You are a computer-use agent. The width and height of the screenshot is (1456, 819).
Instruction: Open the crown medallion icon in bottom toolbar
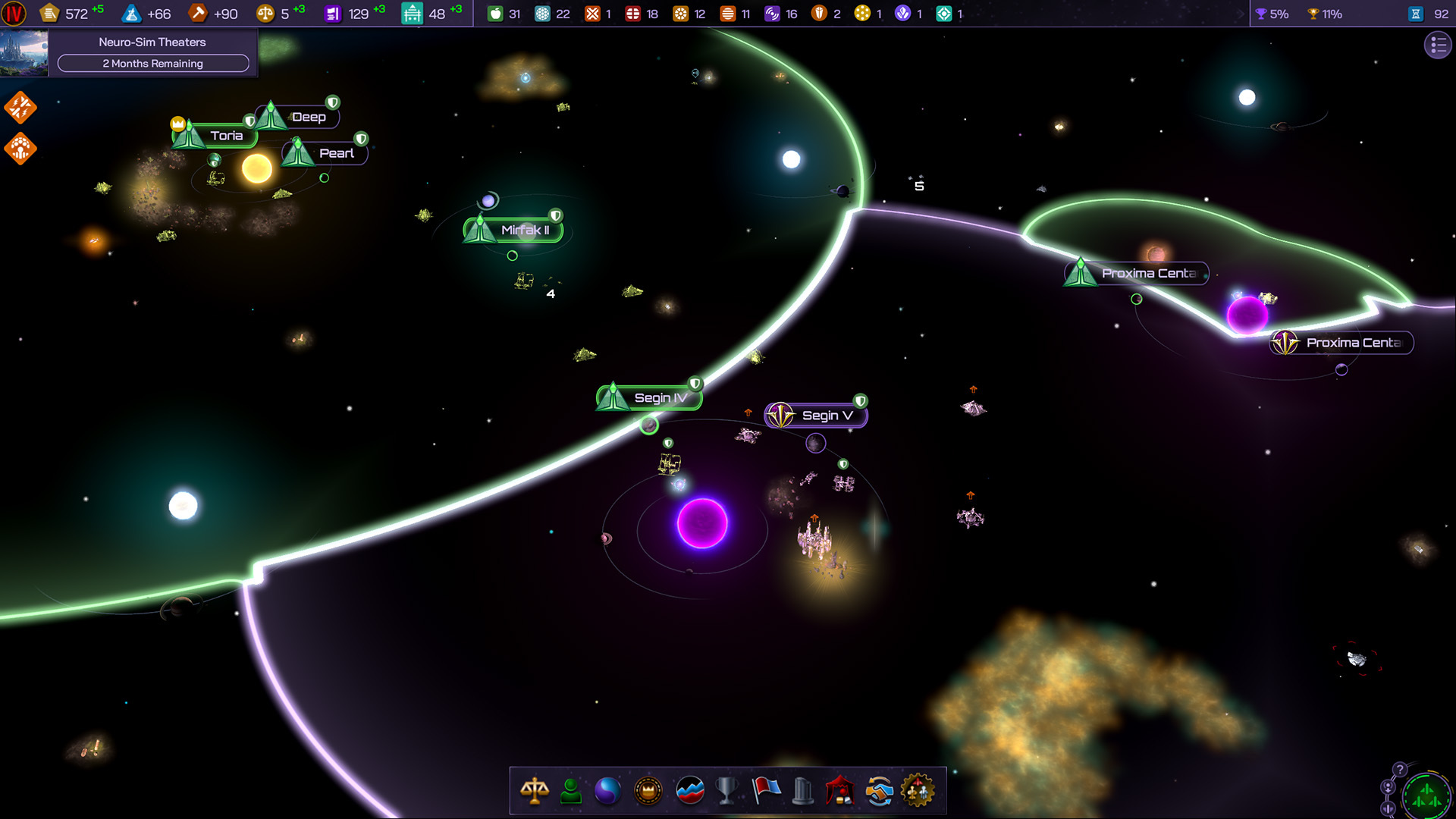tap(648, 791)
